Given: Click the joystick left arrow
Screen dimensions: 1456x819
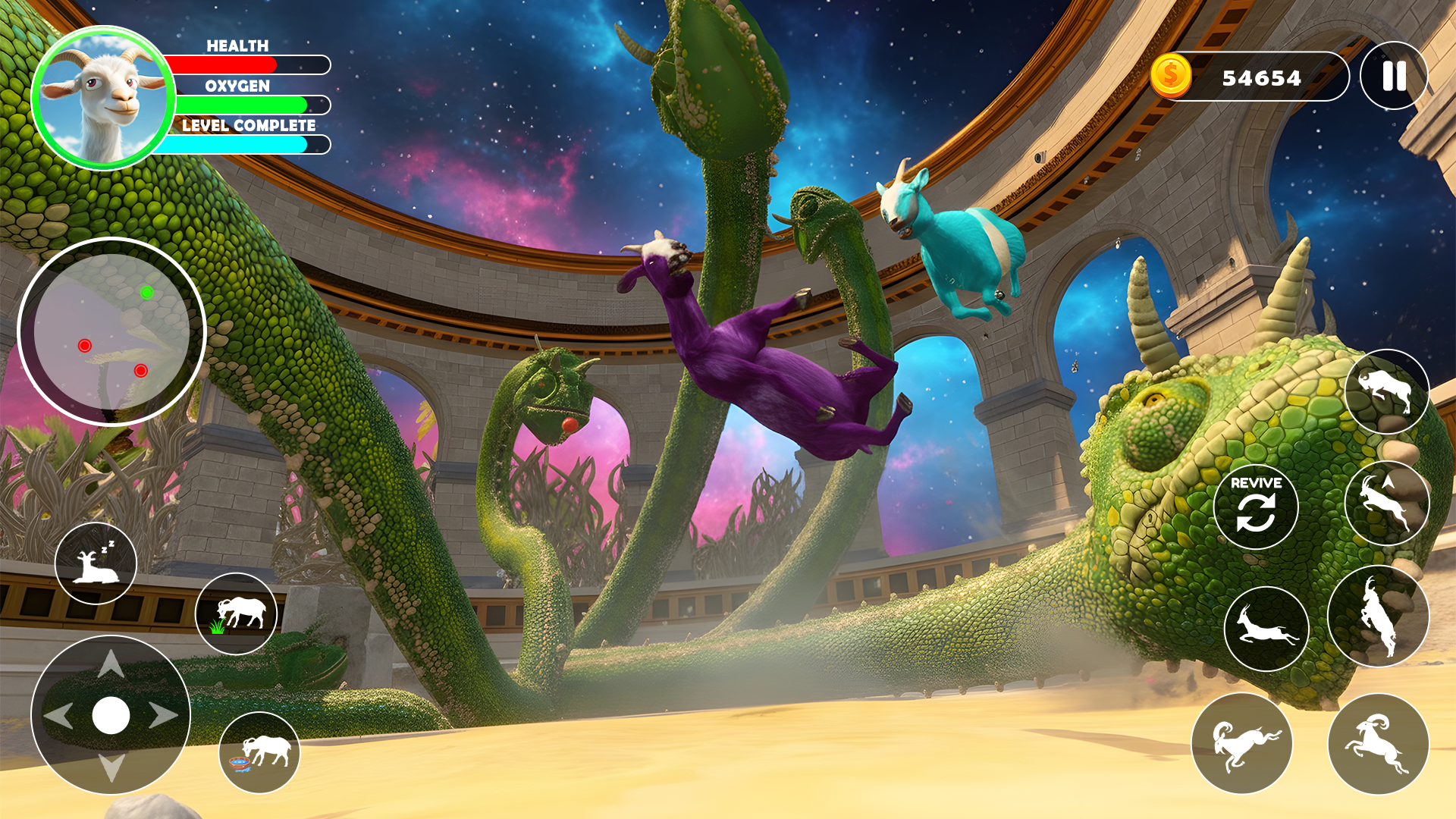Looking at the screenshot, I should click(58, 715).
